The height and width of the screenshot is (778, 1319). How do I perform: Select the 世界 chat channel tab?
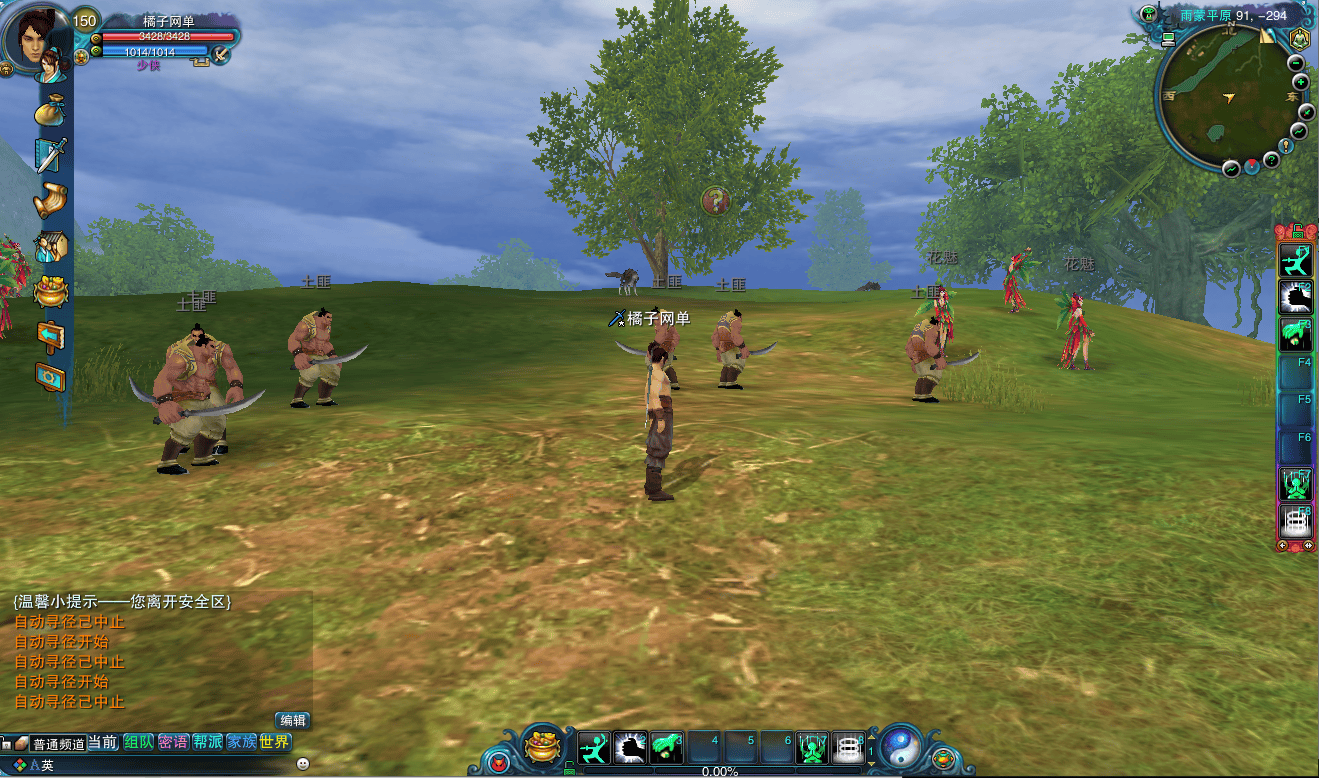[x=274, y=742]
